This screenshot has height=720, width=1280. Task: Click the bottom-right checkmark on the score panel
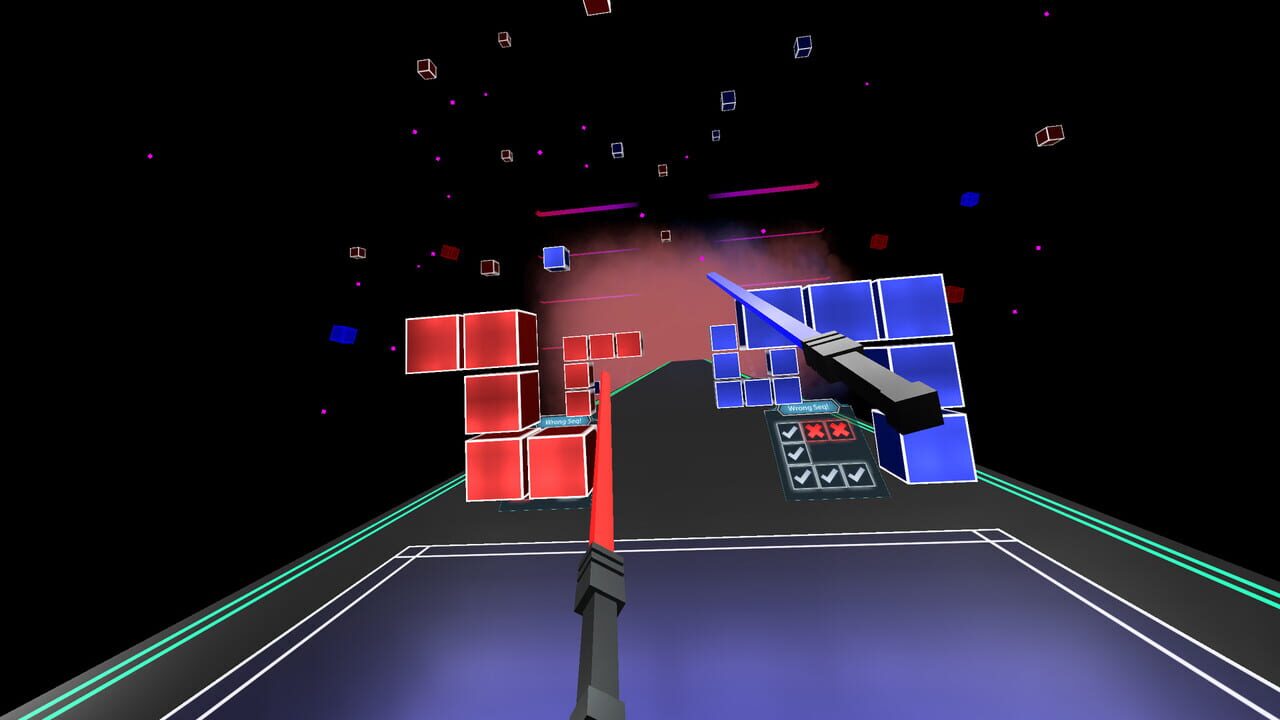click(x=858, y=474)
